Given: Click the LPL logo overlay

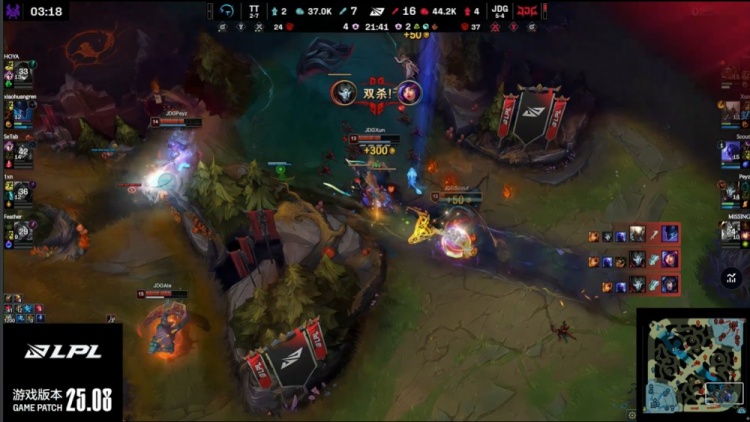Looking at the screenshot, I should pyautogui.click(x=62, y=351).
